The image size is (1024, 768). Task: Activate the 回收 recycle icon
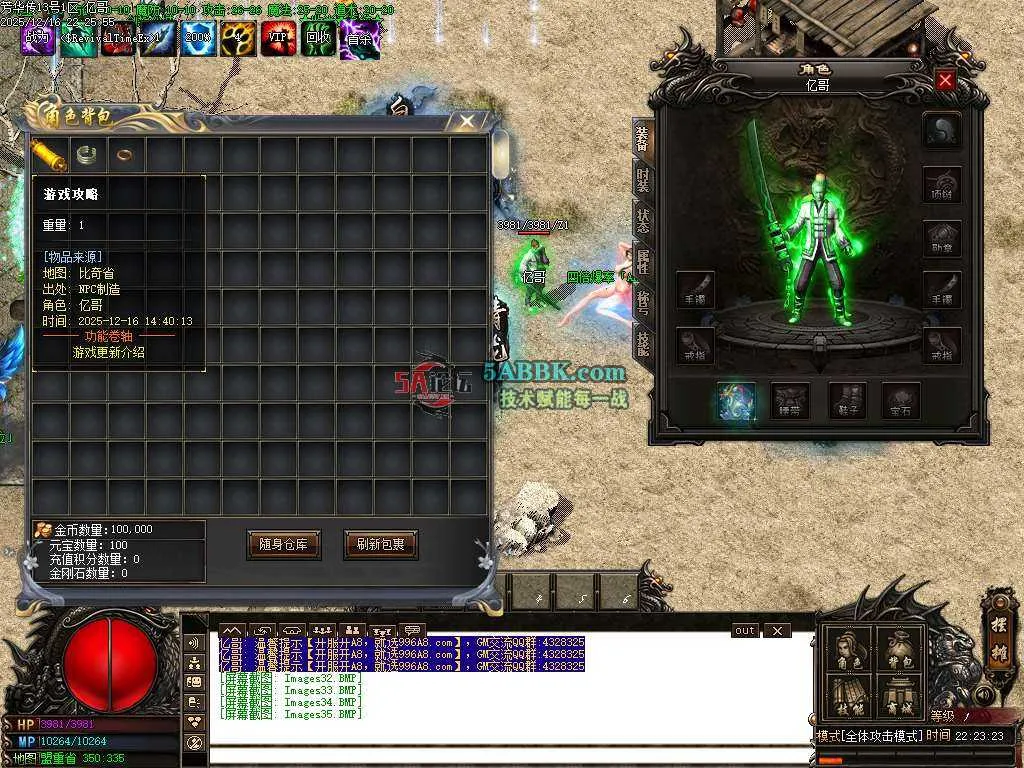[319, 39]
